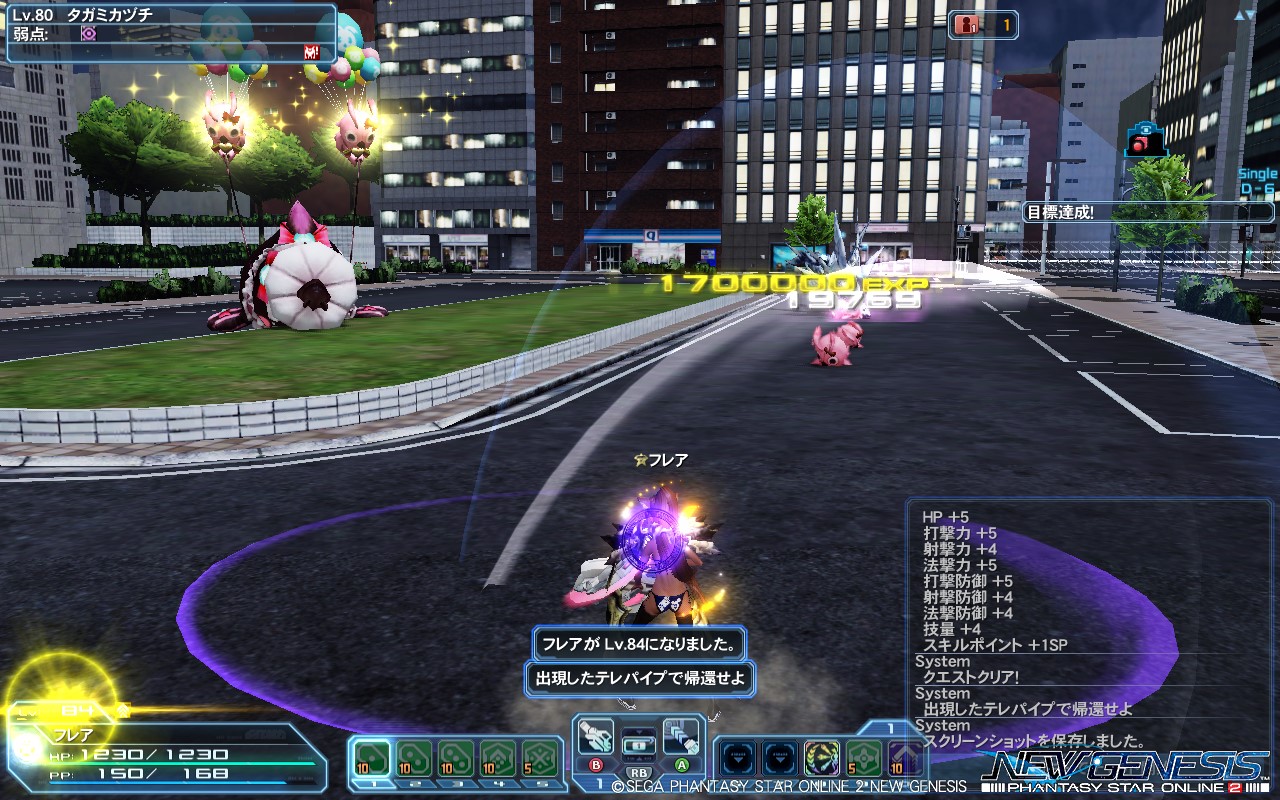Select the first subpalette item with quantity 10
The image size is (1280, 800).
371,756
